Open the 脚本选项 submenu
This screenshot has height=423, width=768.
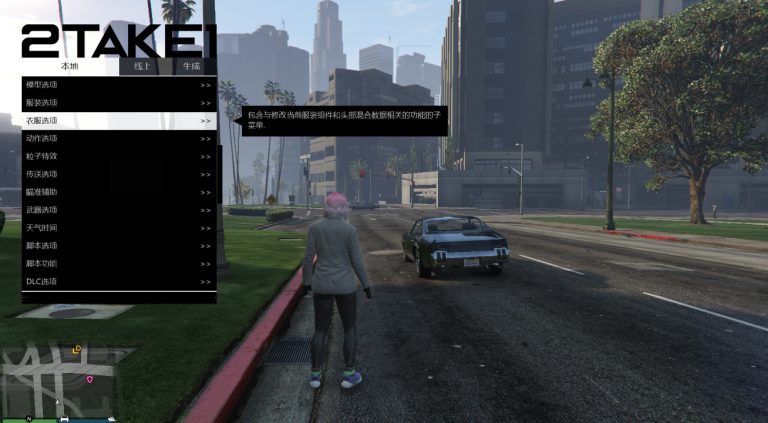pos(118,246)
